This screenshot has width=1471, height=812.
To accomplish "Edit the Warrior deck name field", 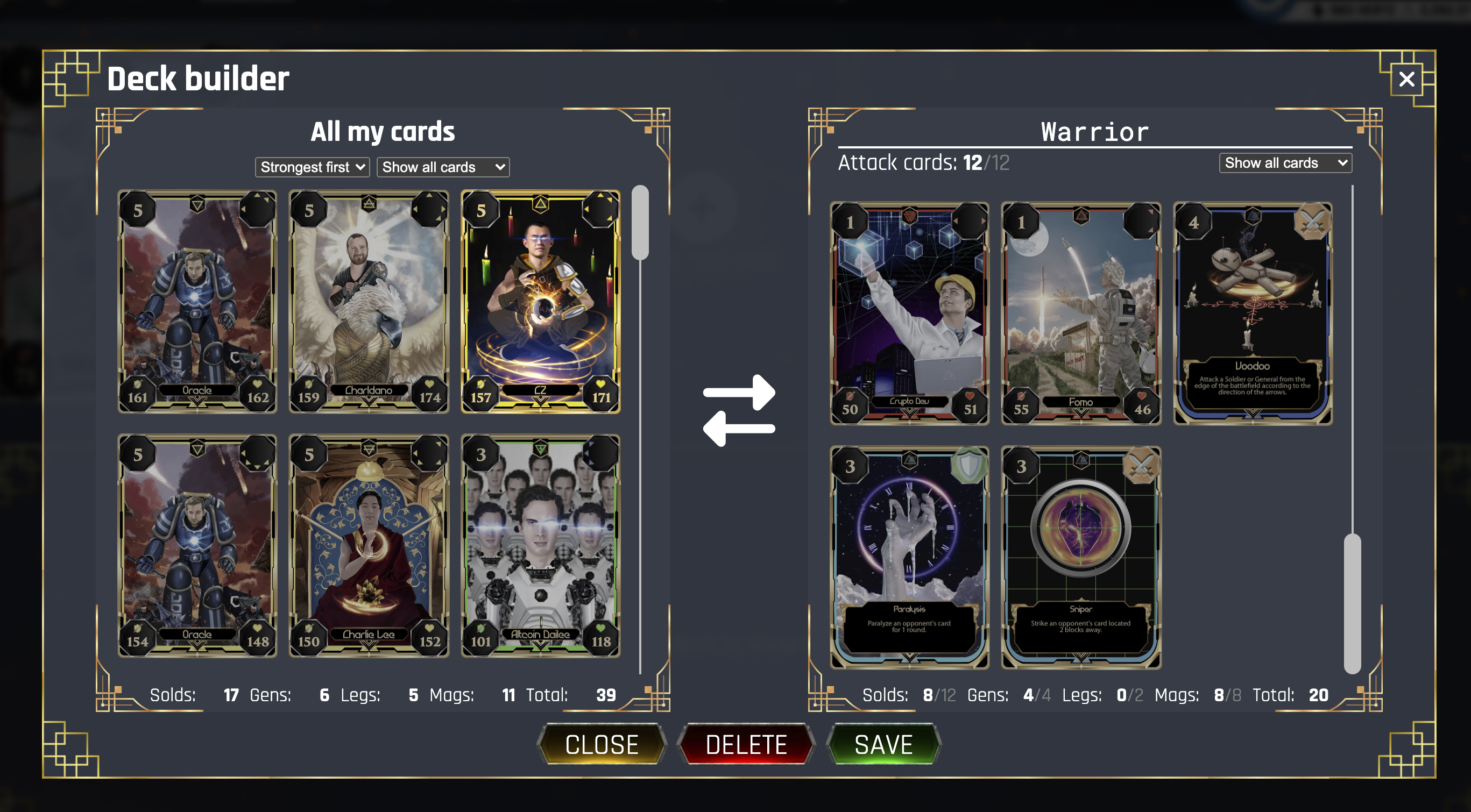I will coord(1094,132).
